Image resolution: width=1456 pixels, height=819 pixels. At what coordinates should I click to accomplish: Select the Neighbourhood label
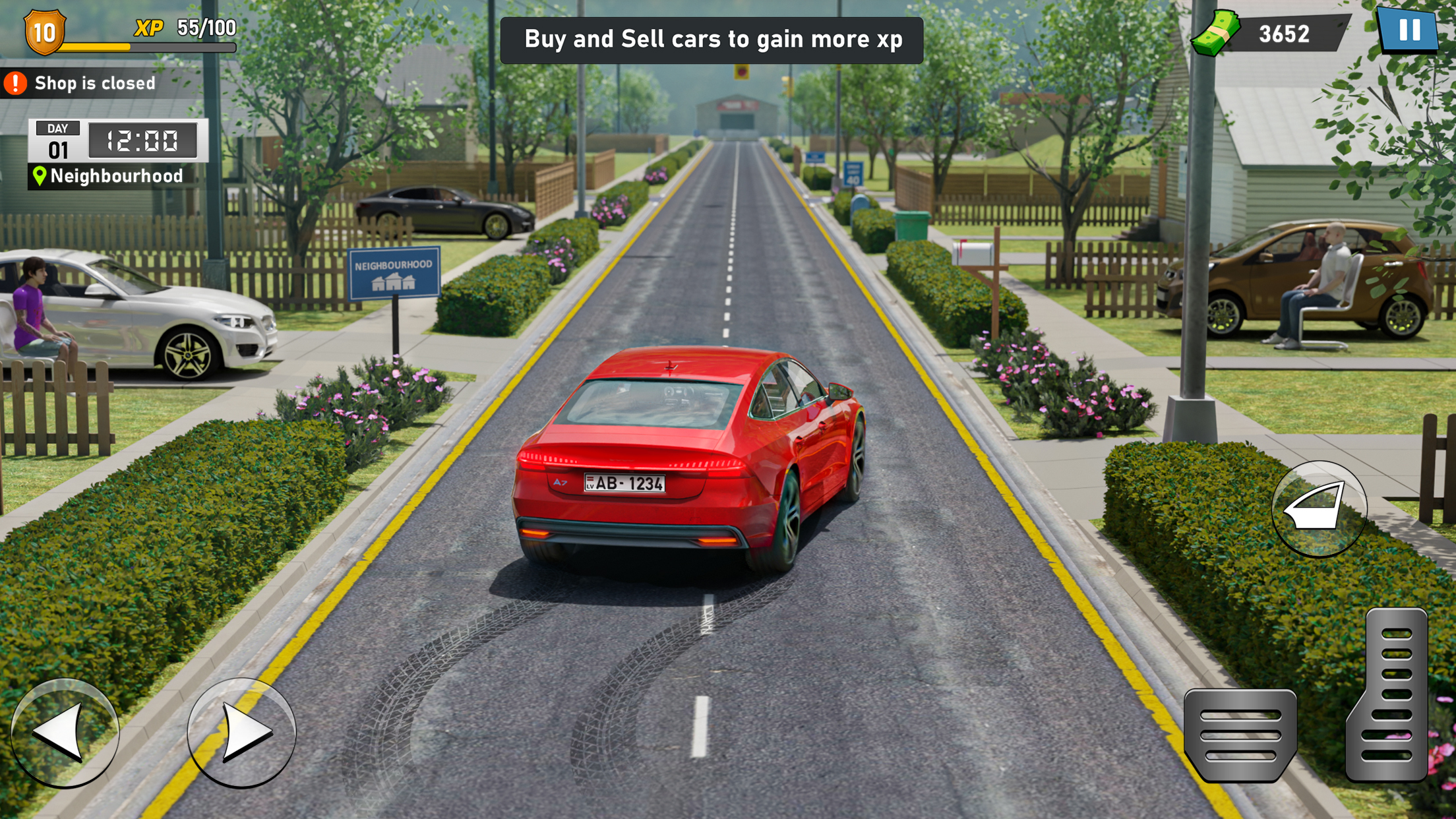click(x=115, y=175)
